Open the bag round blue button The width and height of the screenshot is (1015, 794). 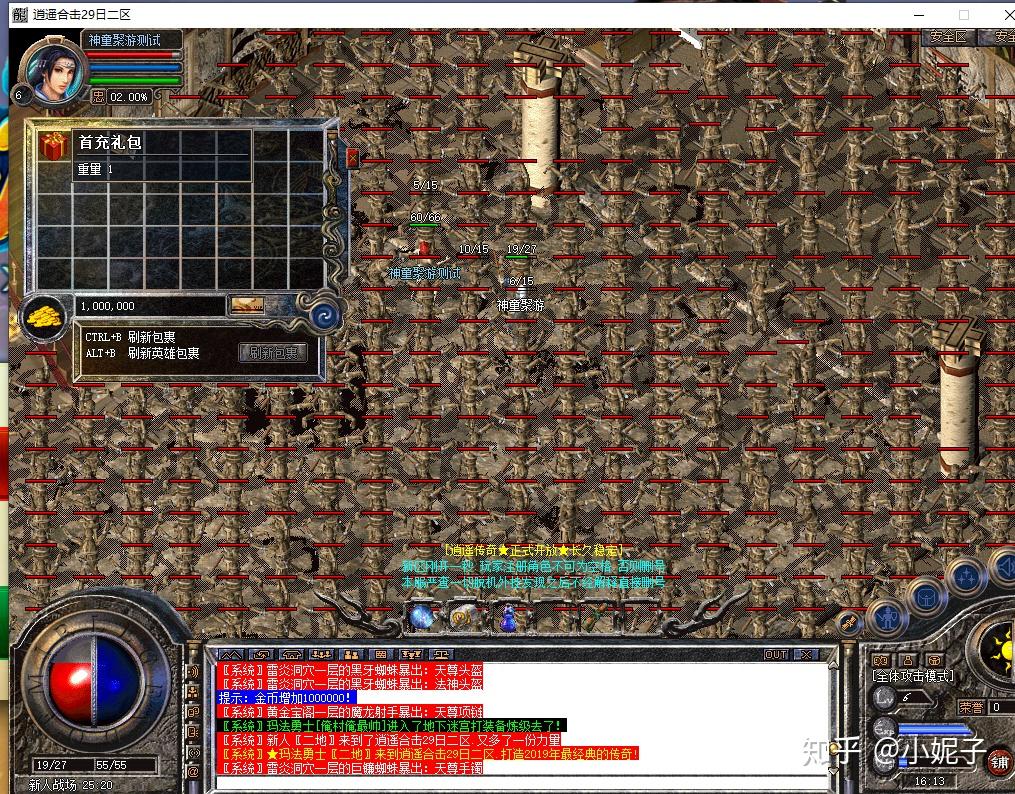tap(927, 596)
